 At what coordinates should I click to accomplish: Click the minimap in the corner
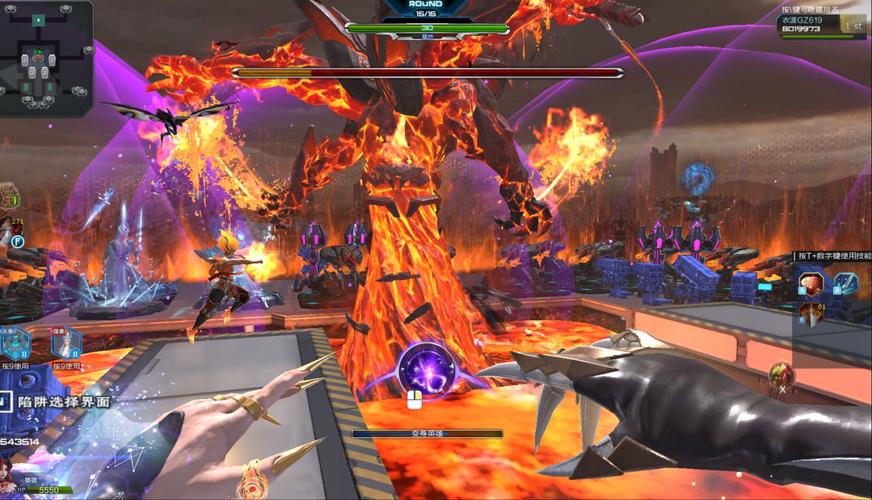(46, 58)
